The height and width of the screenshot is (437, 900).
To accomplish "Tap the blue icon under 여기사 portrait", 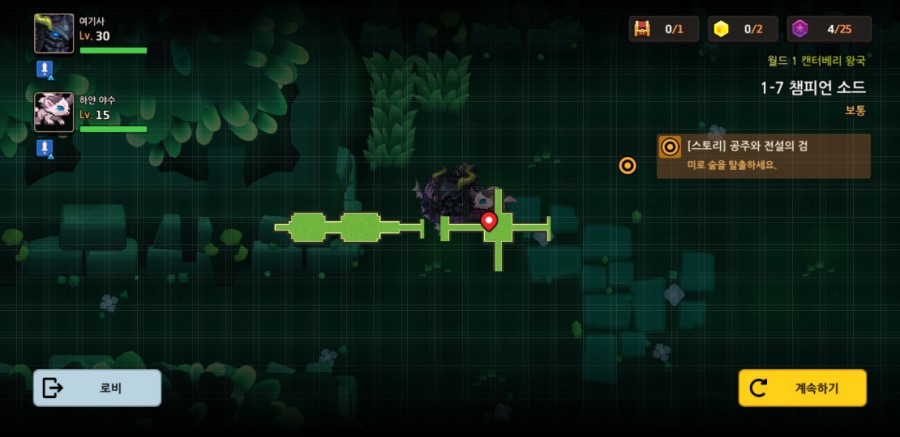I will tap(44, 69).
